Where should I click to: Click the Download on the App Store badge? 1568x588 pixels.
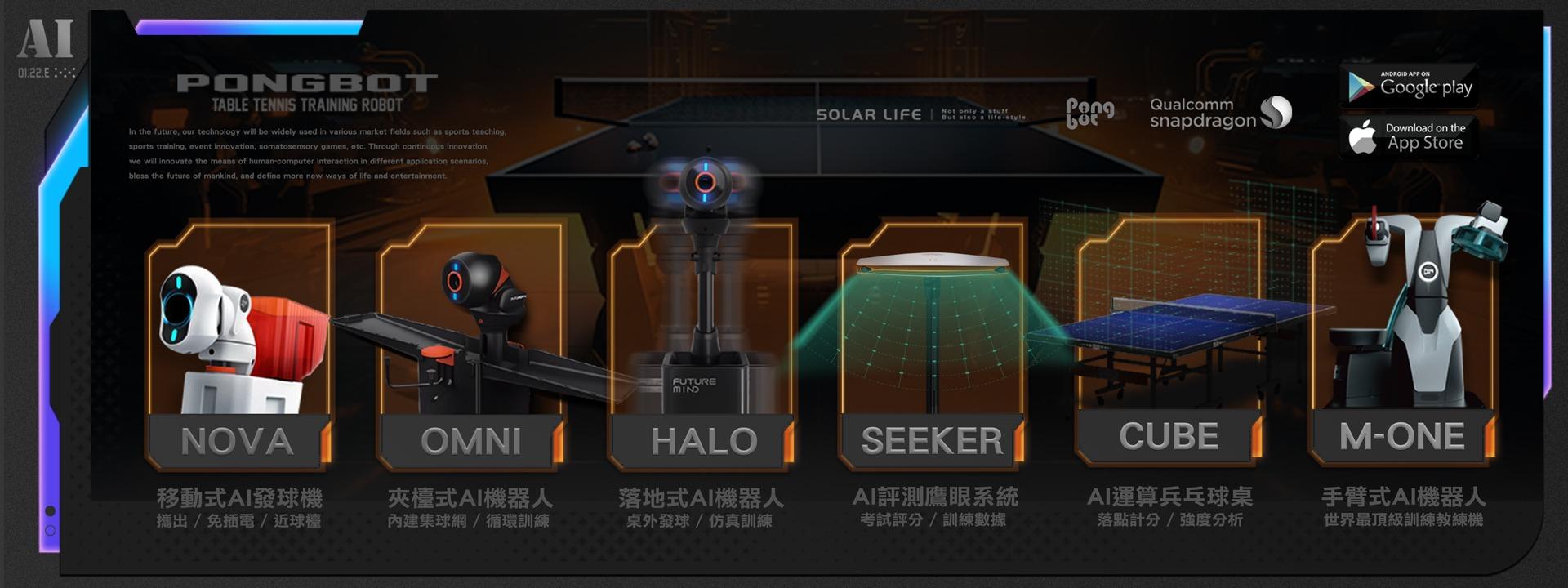(1409, 136)
